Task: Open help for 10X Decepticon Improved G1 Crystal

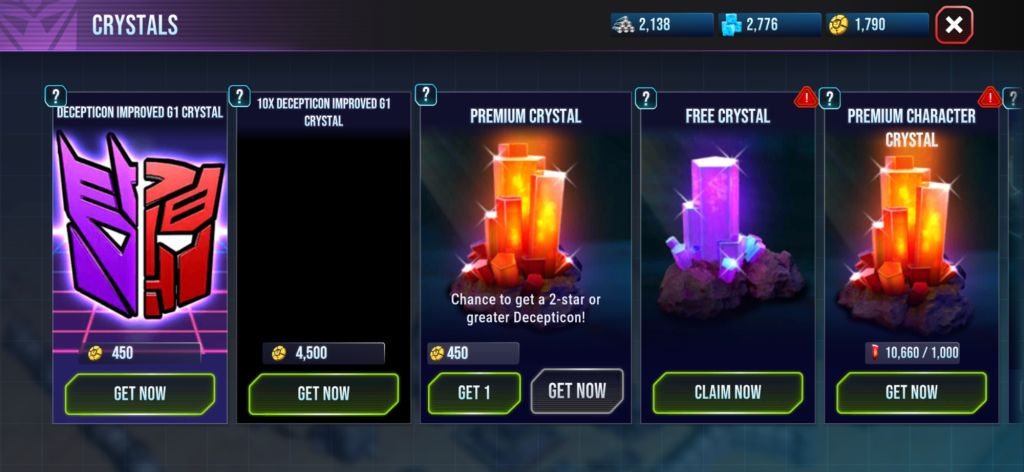Action: 240,96
